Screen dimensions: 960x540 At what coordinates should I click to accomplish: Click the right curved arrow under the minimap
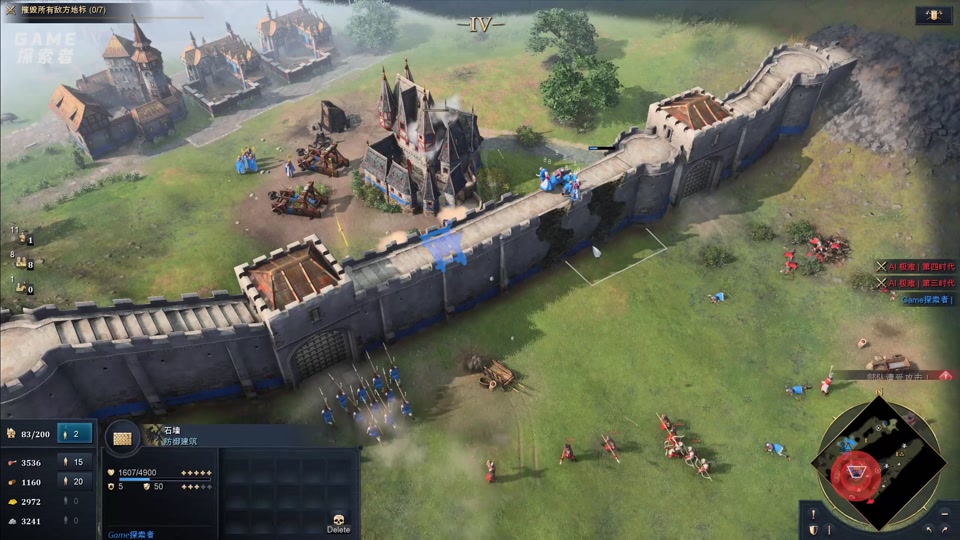[x=945, y=528]
